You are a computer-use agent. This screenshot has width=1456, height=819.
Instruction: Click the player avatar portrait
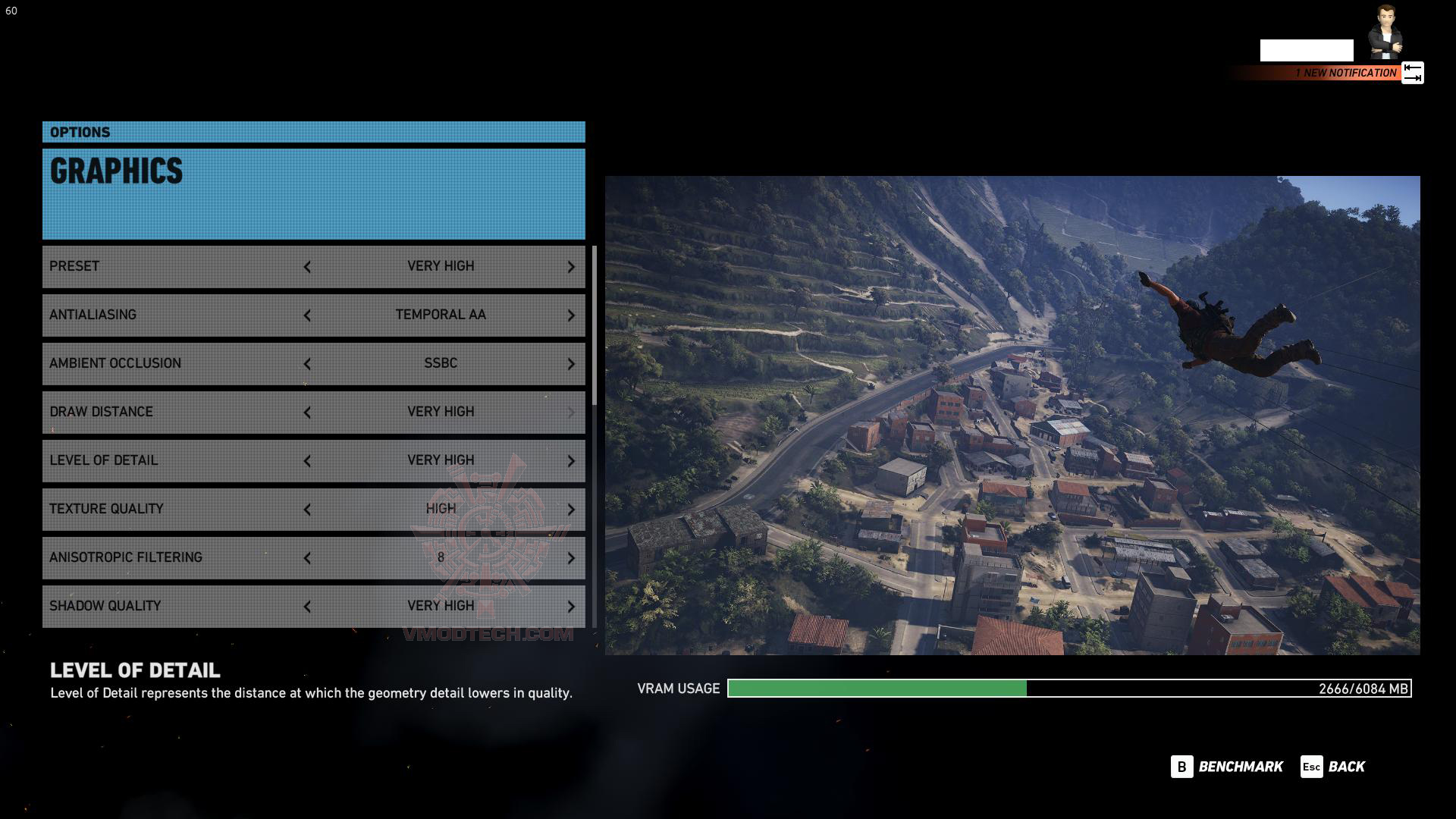click(1385, 32)
